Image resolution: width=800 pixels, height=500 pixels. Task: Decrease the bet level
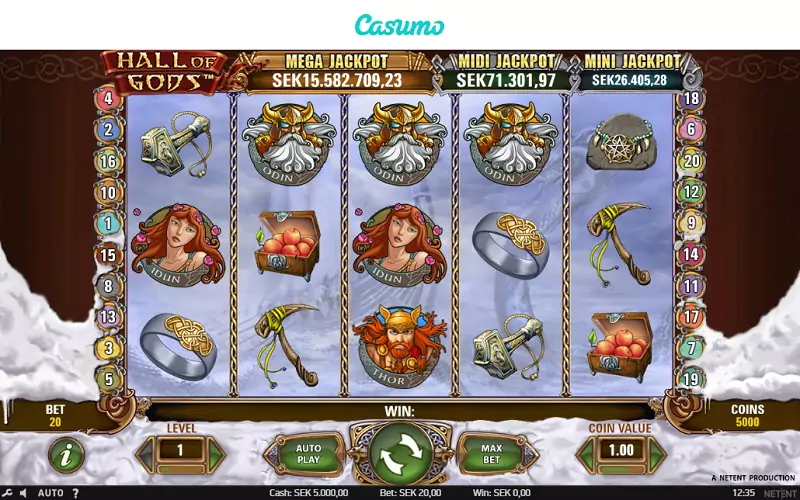click(x=147, y=452)
